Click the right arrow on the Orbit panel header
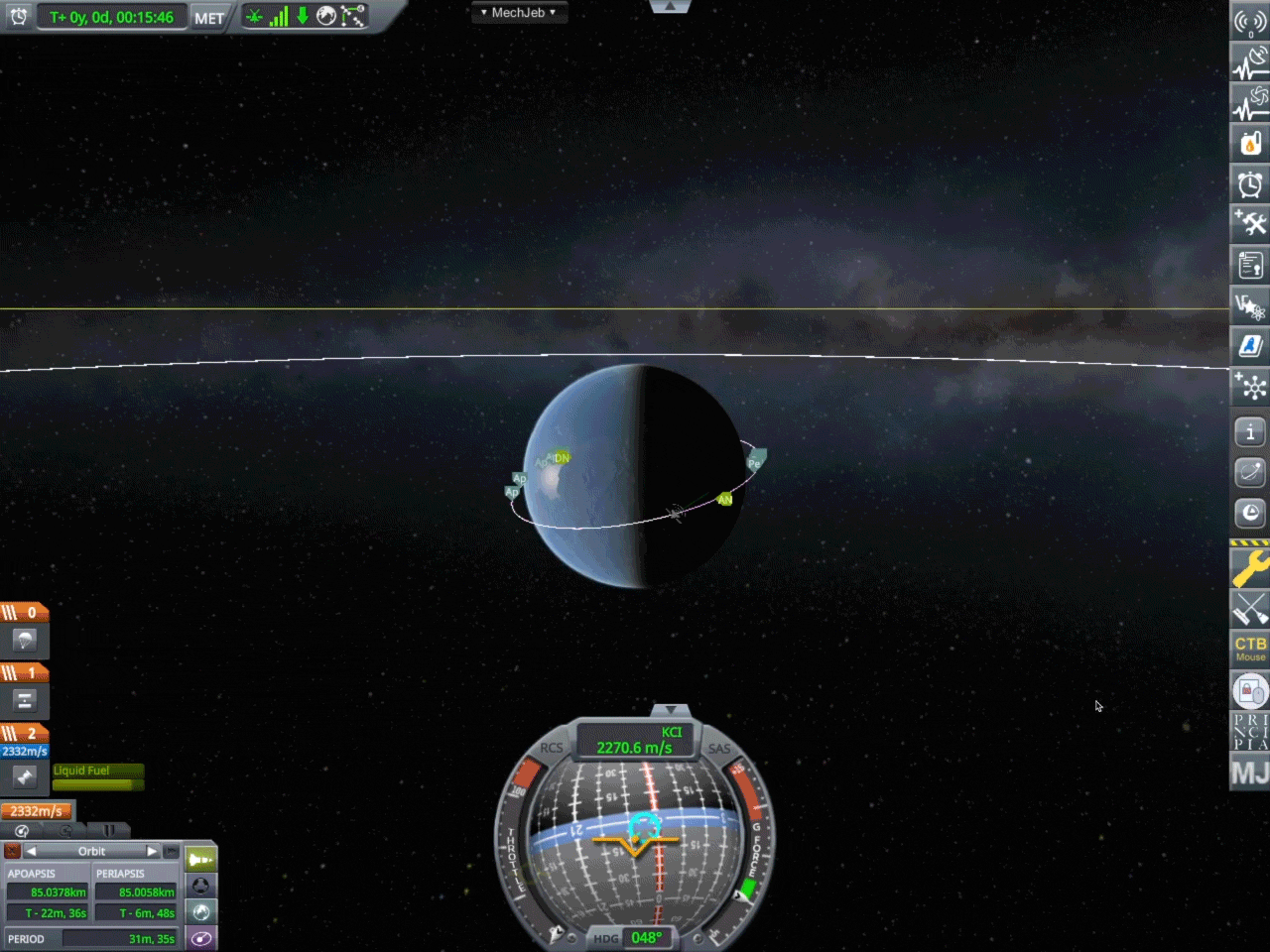The image size is (1270, 952). (152, 850)
